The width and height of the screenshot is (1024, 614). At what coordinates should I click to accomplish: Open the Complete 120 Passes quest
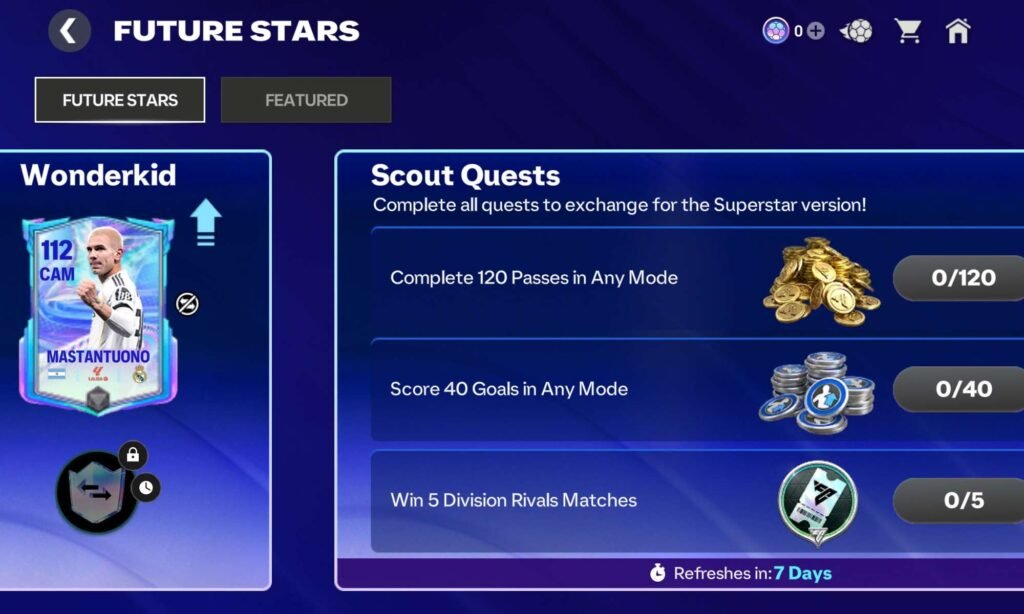(534, 278)
